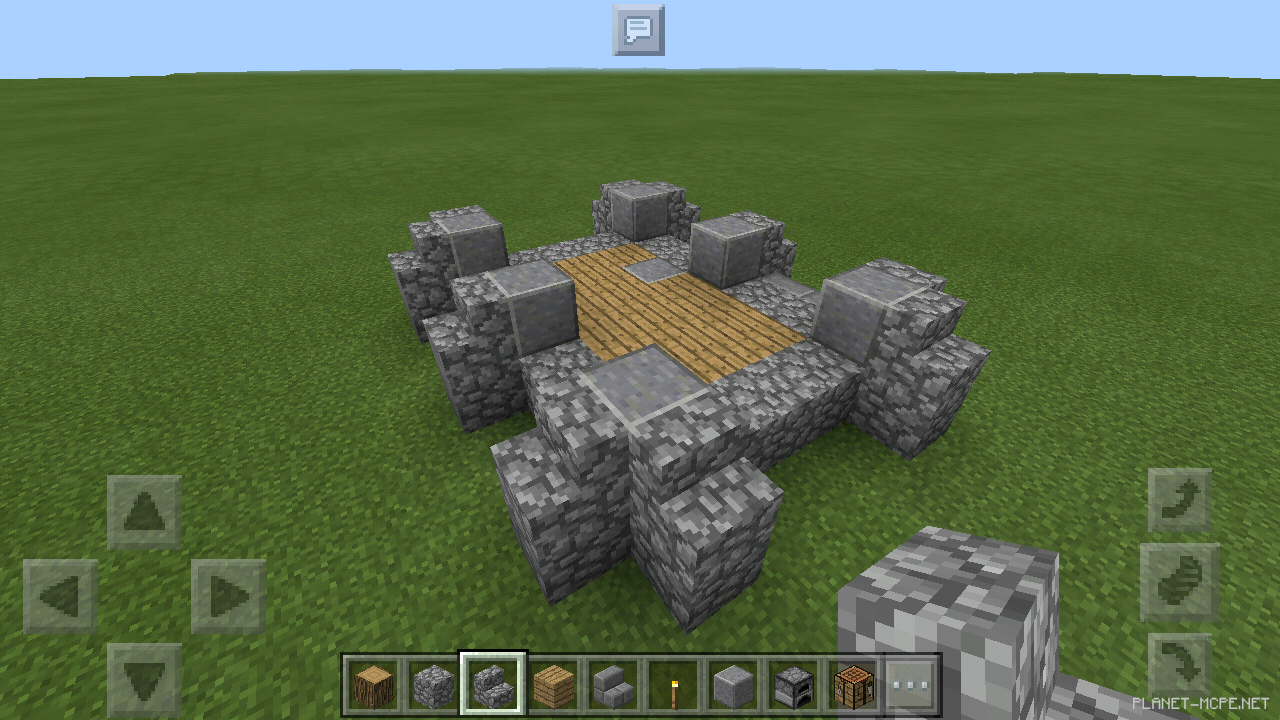
Task: Tap the chat speech bubble icon
Action: (639, 30)
